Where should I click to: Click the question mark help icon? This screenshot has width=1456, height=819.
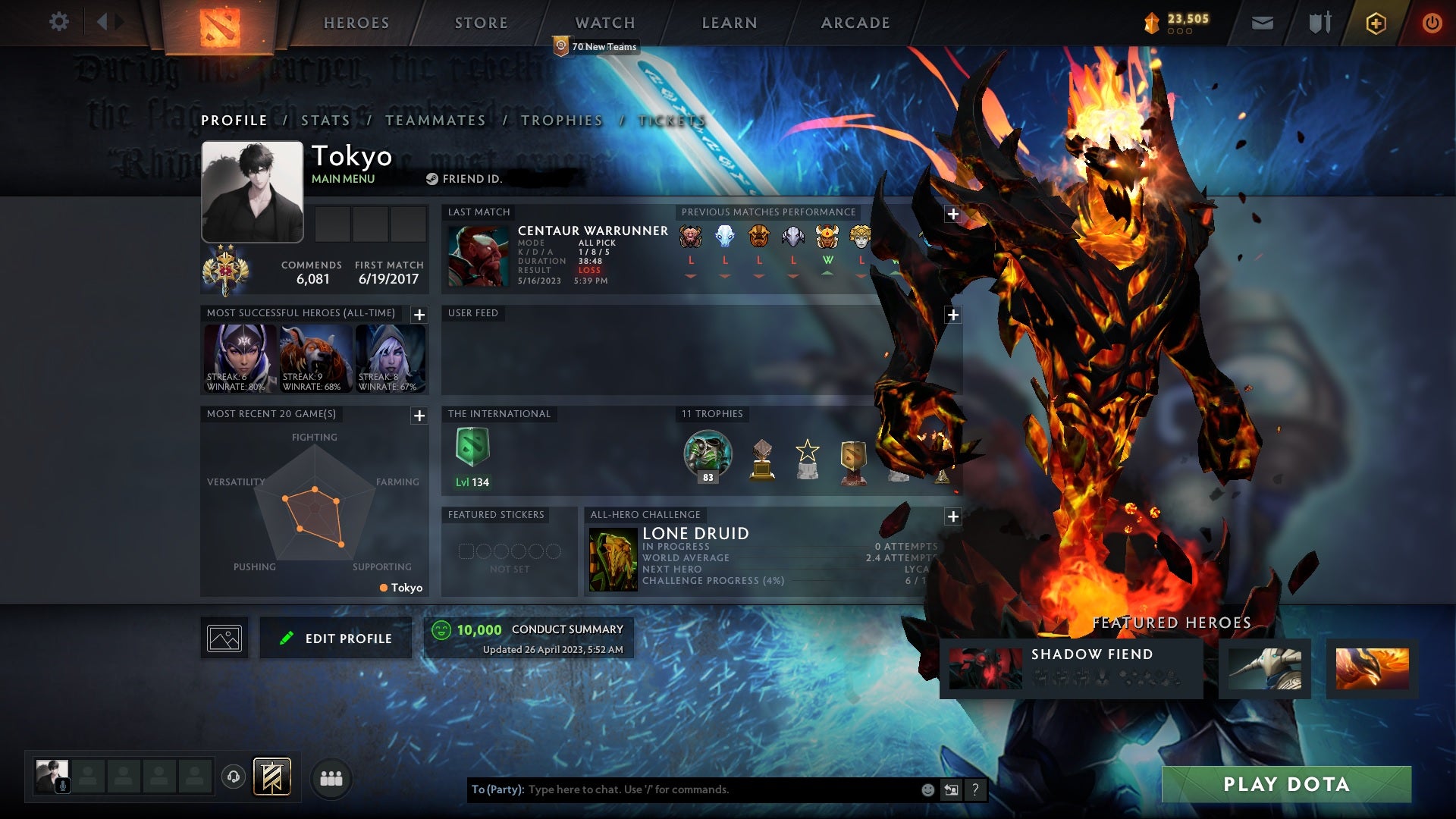pos(975,789)
